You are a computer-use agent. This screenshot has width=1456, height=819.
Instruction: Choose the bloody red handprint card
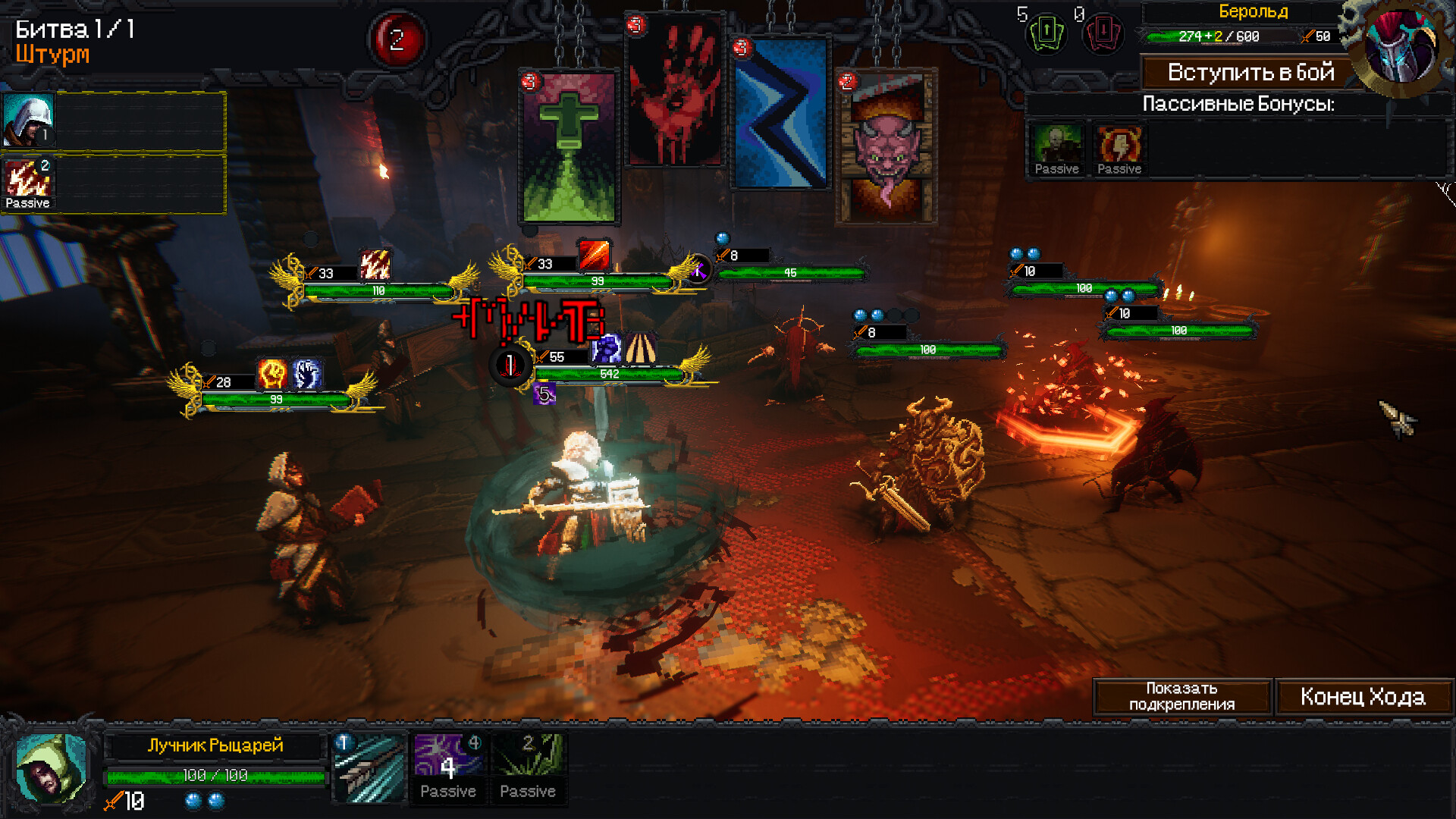tap(673, 93)
